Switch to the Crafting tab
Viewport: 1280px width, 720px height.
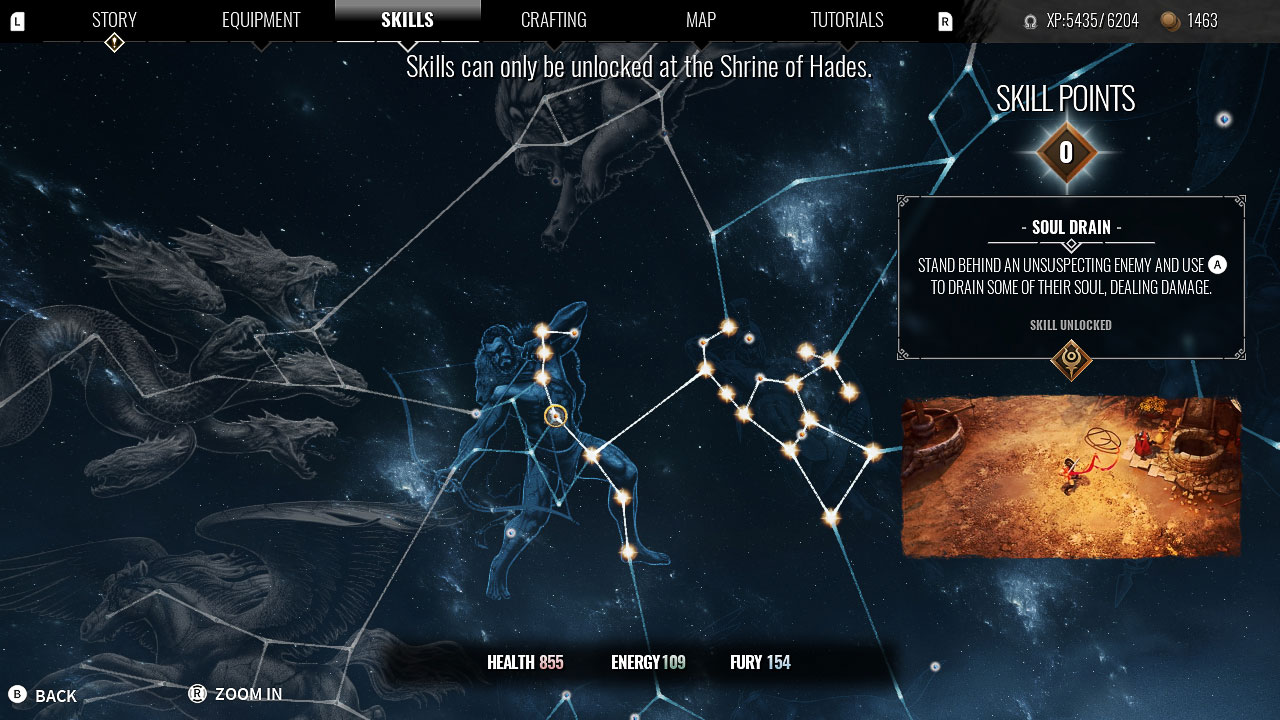(554, 19)
